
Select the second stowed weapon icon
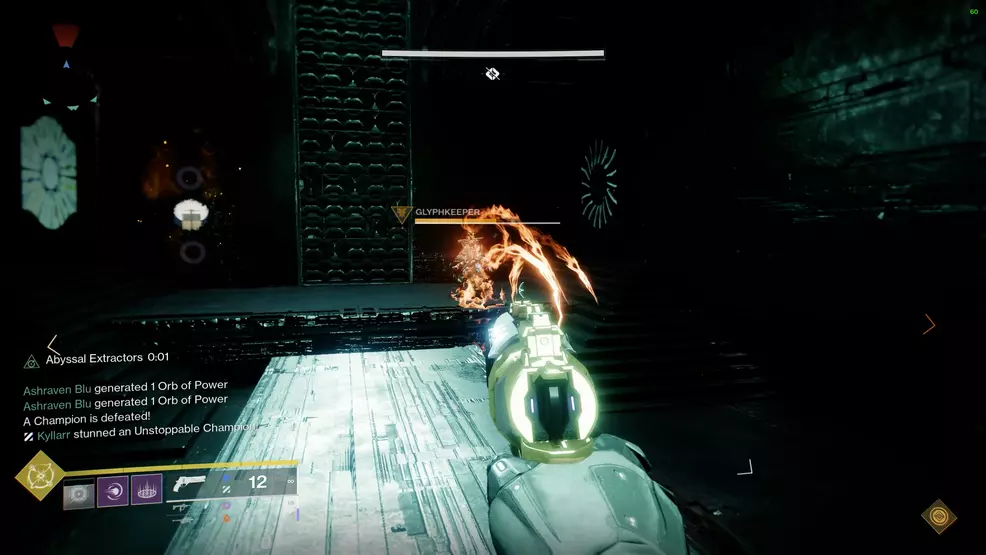click(x=182, y=521)
